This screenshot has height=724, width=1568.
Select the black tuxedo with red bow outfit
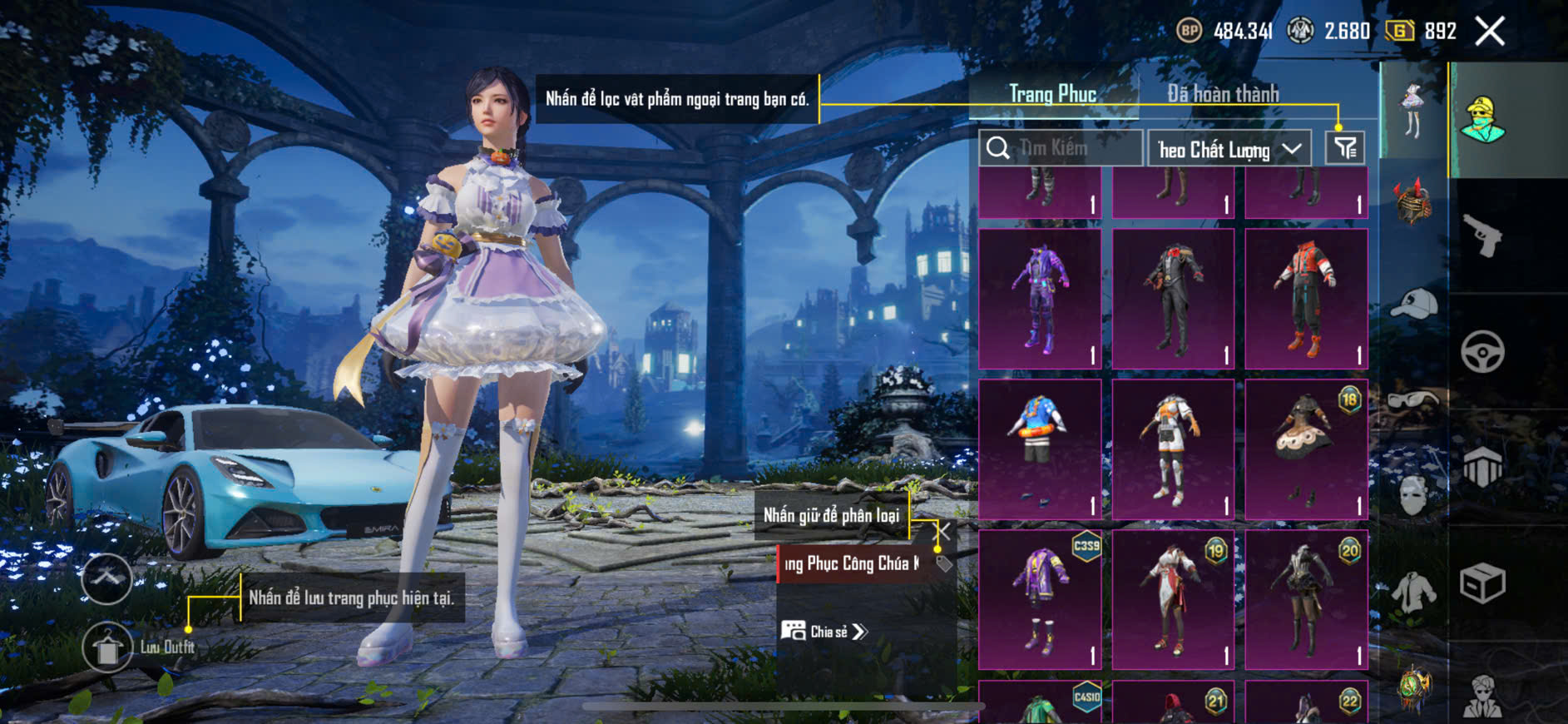pyautogui.click(x=1173, y=298)
